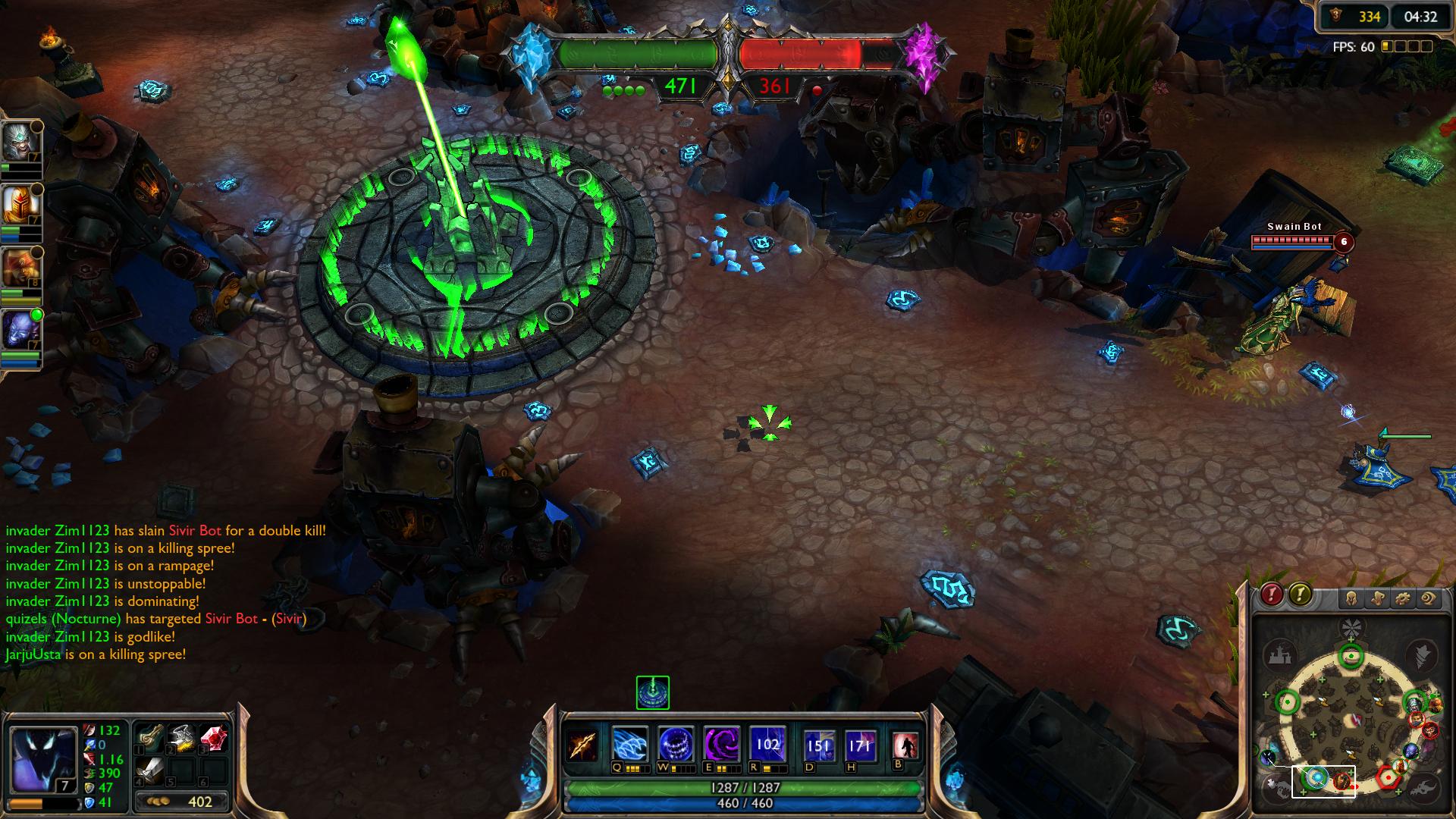Select the top ally portrait in team frames
1456x819 pixels.
pyautogui.click(x=20, y=142)
